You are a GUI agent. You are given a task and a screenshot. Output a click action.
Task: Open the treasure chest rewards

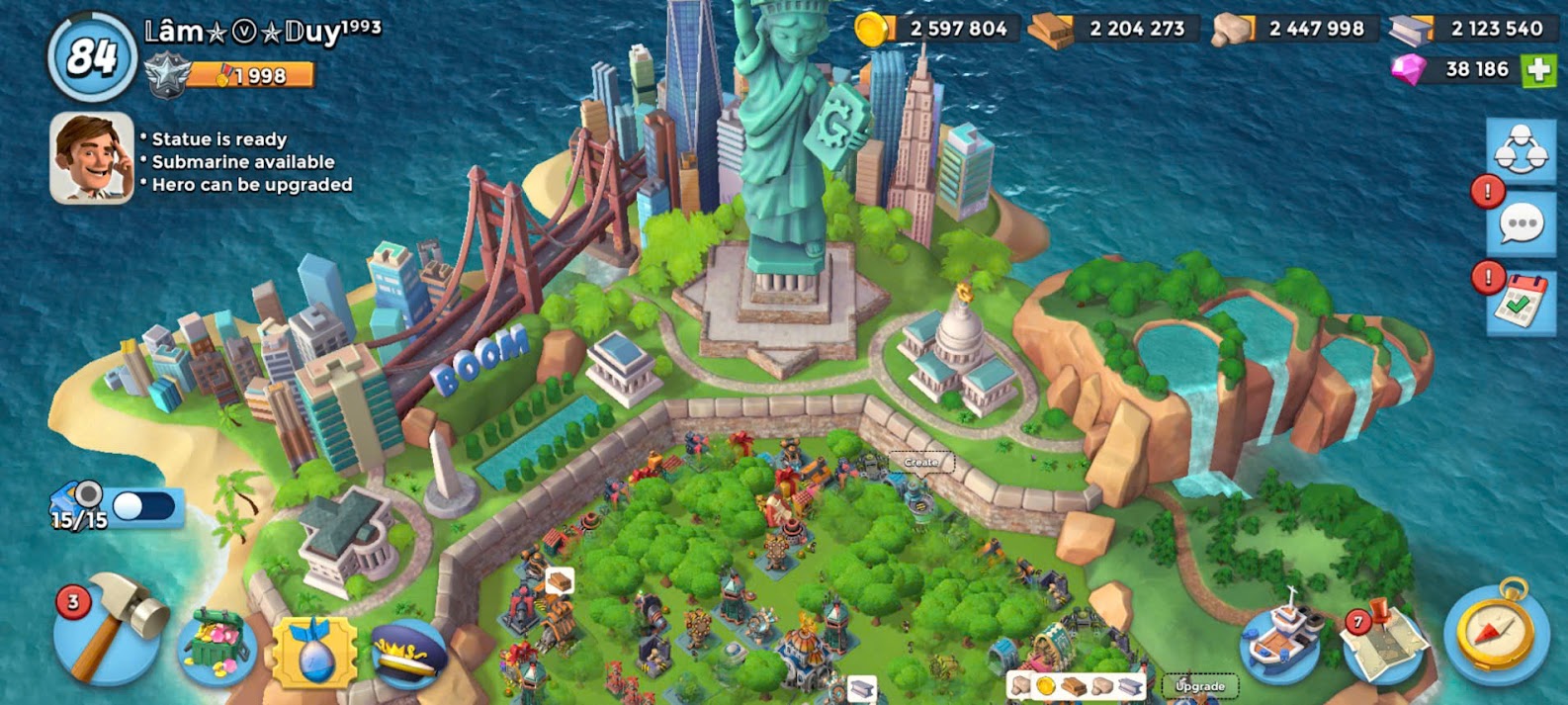pyautogui.click(x=218, y=646)
